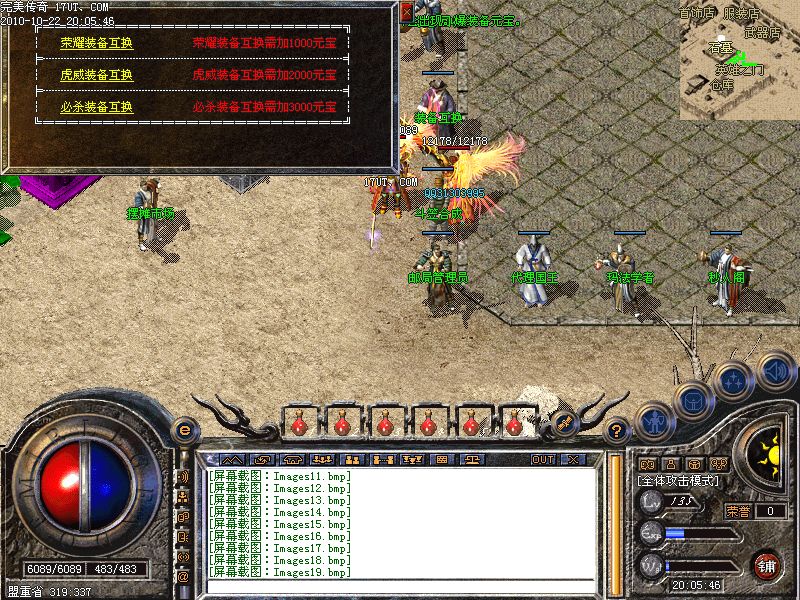Open the minimap in the corner
This screenshot has width=800, height=600.
click(x=738, y=58)
